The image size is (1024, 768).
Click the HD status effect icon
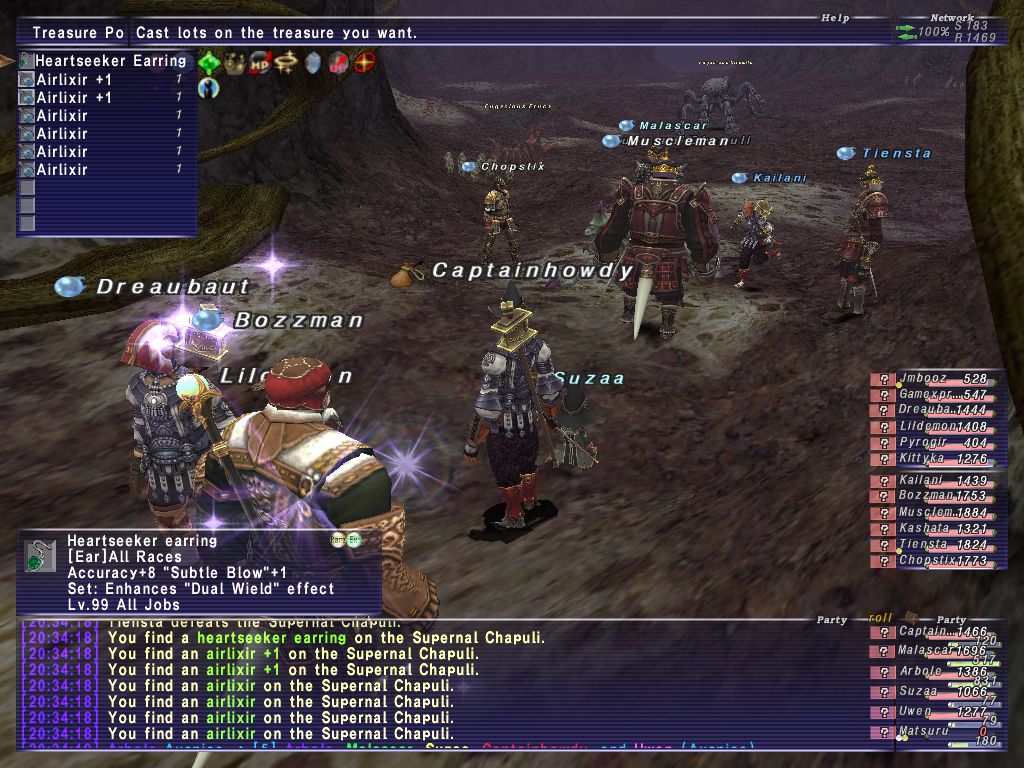[262, 63]
